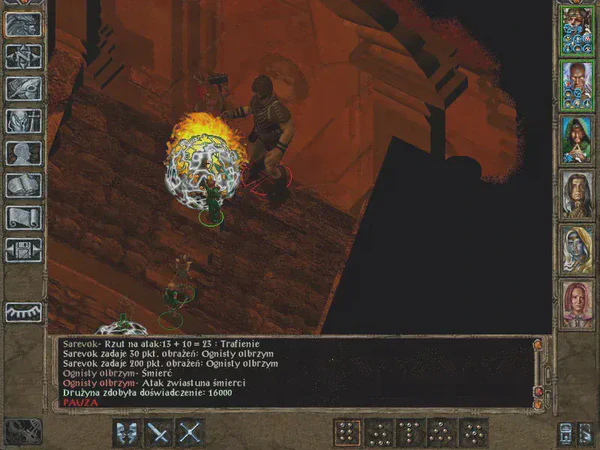600x450 pixels.
Task: Select the long dark-haired man's portrait
Action: click(x=575, y=194)
